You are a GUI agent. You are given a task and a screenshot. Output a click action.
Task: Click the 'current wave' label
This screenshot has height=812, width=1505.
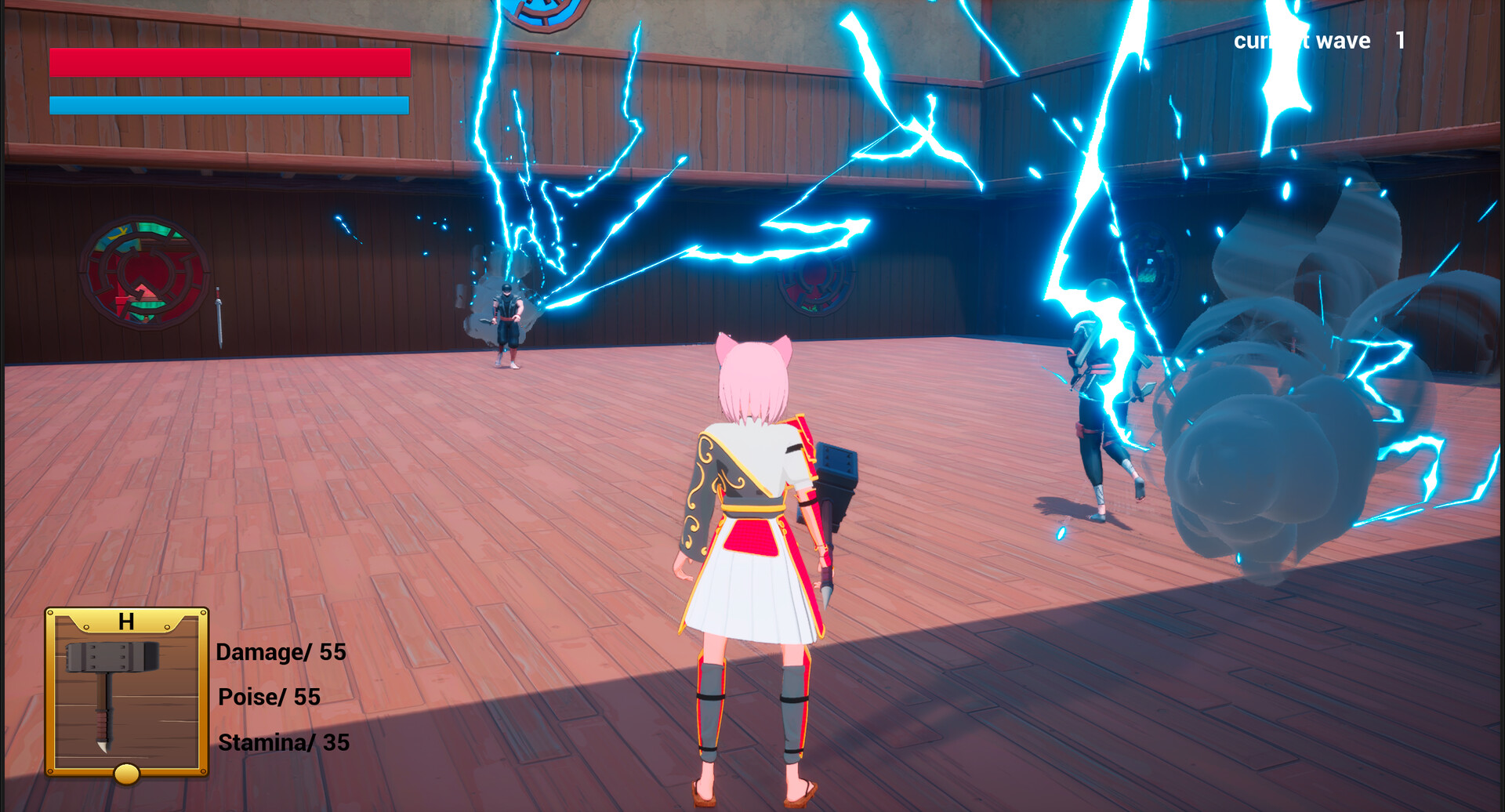click(1301, 41)
